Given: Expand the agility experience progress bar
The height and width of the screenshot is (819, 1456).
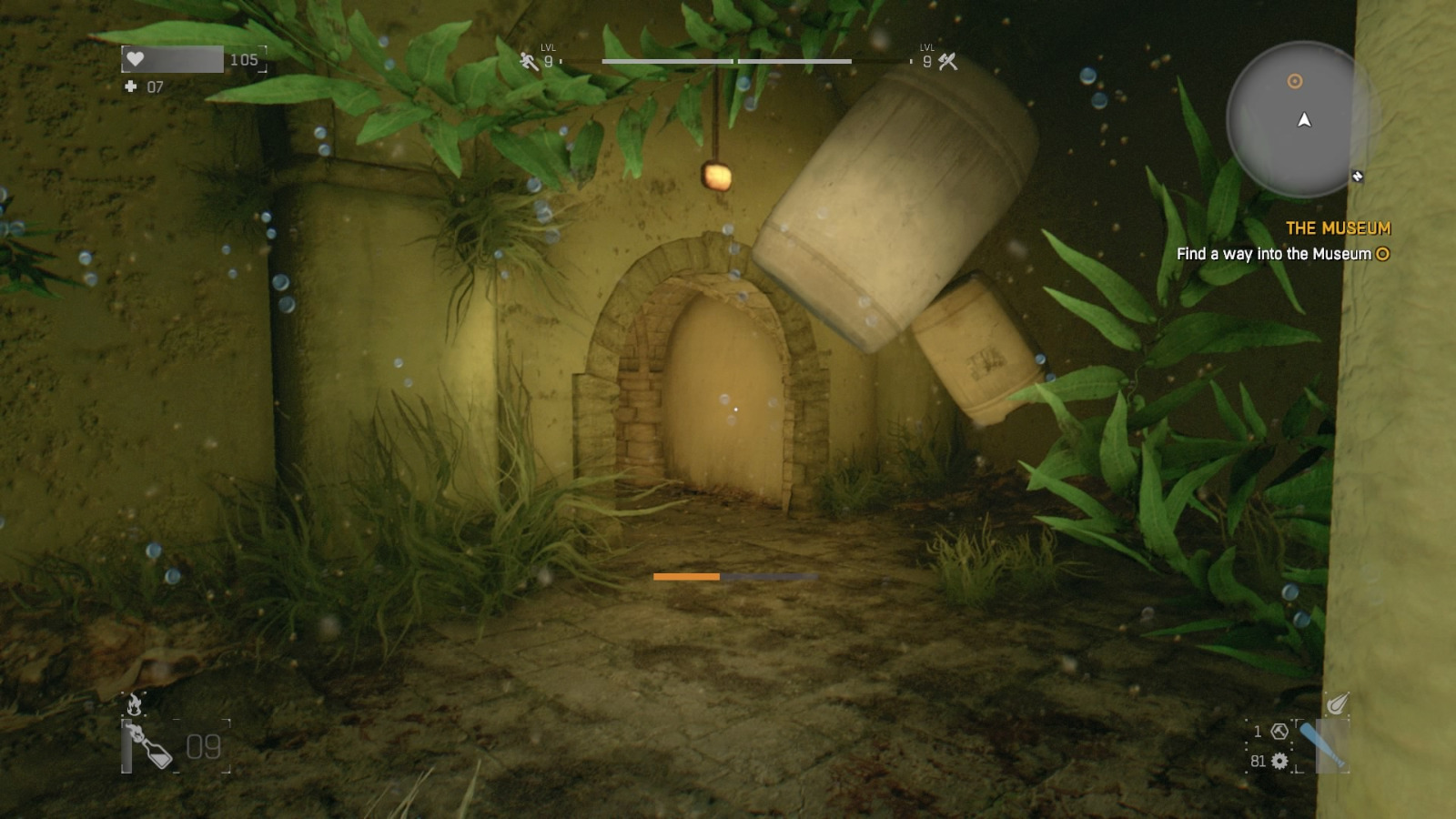Looking at the screenshot, I should point(666,61).
